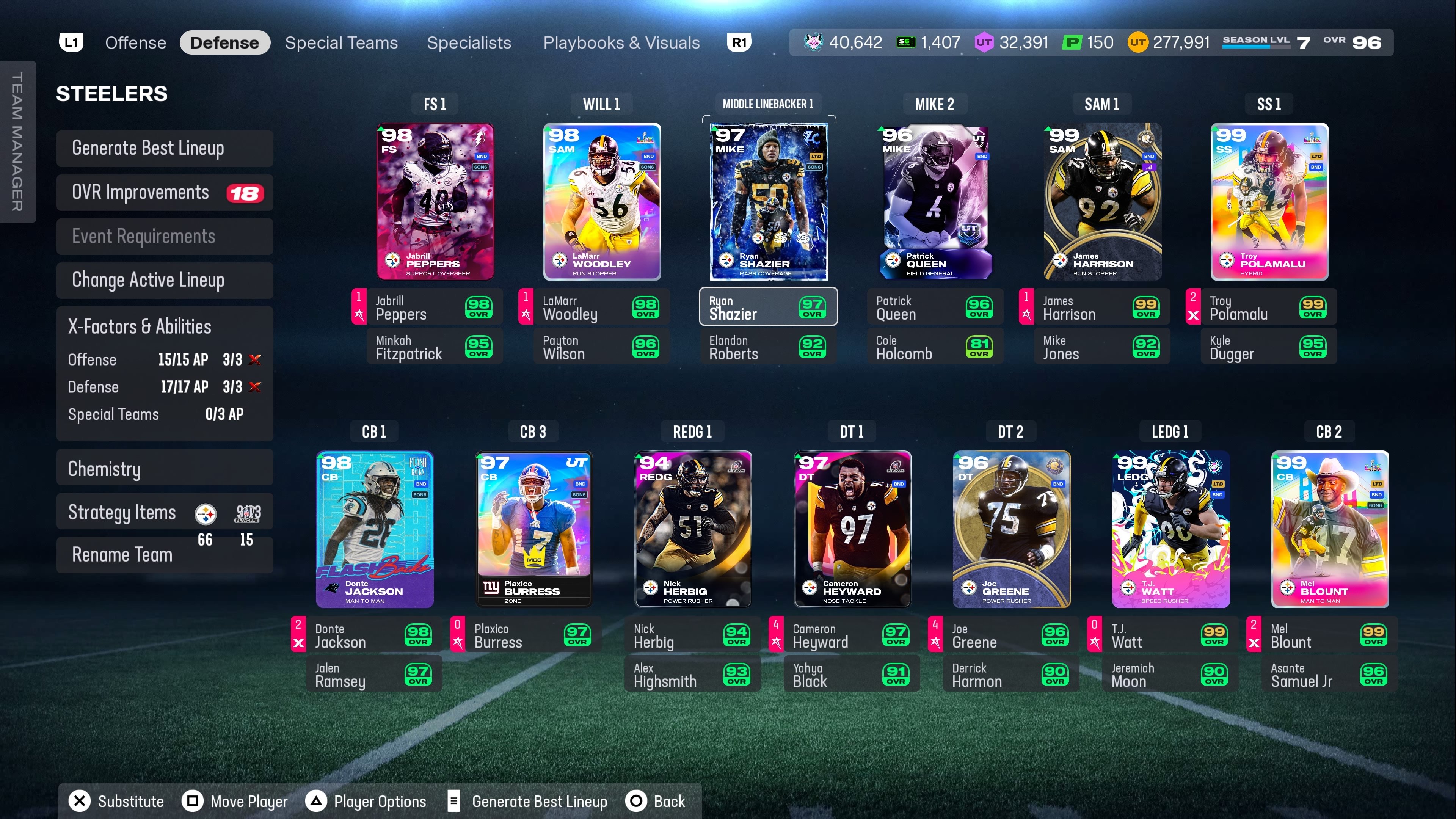Choose Troy Polamalu's SS card
This screenshot has height=819, width=1456.
[1269, 202]
